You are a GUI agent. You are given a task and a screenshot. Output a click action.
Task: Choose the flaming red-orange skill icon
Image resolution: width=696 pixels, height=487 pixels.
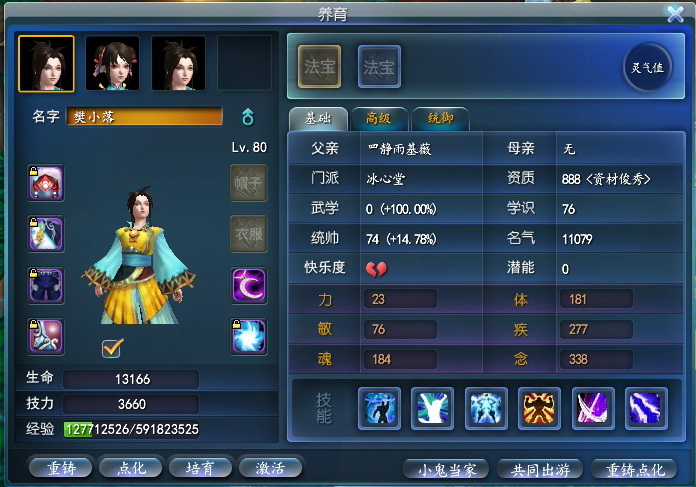[x=541, y=408]
